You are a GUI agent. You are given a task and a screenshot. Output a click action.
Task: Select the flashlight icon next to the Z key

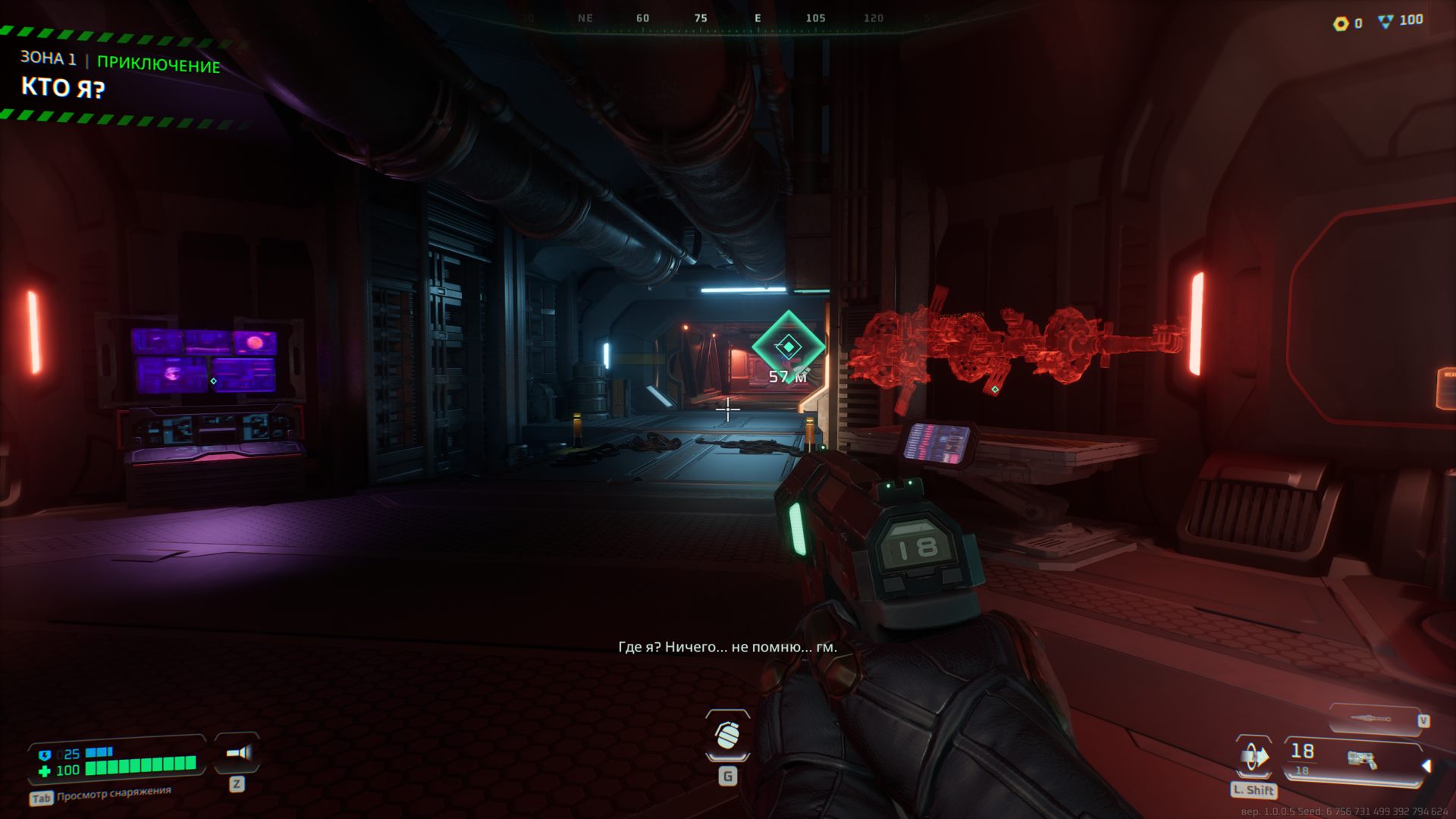[236, 754]
